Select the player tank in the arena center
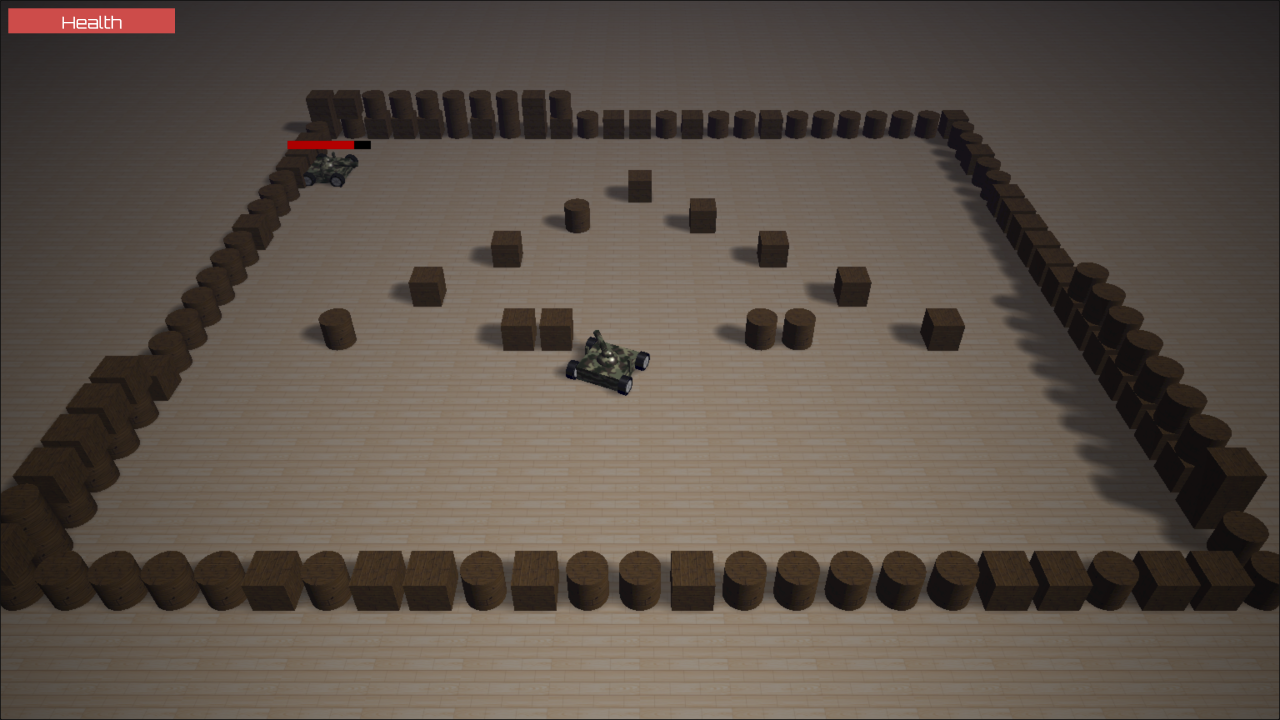This screenshot has width=1280, height=720. pos(605,368)
